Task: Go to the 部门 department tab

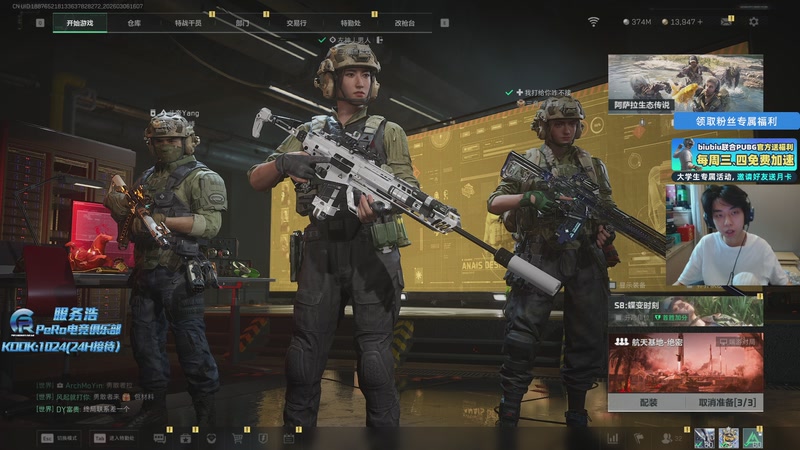Action: point(242,22)
